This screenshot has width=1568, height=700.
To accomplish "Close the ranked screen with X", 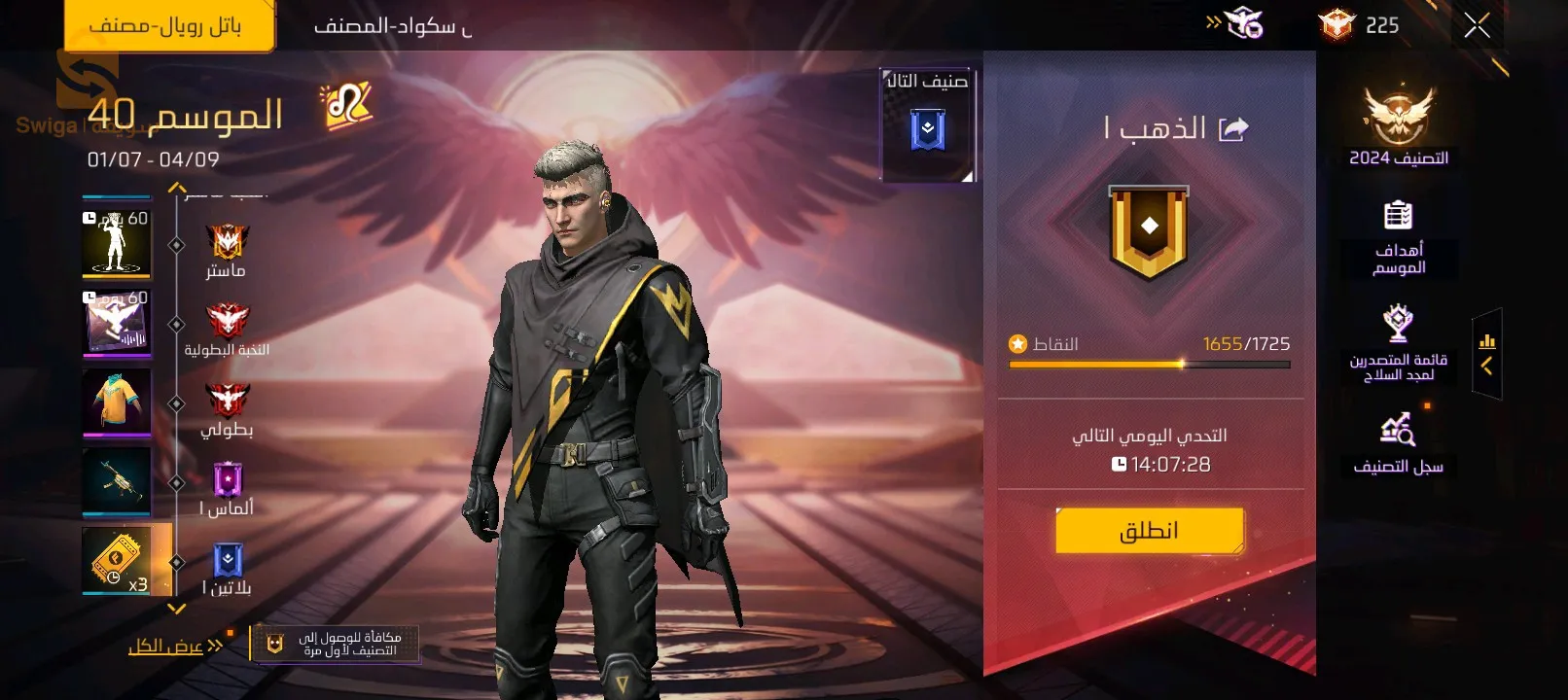I will coord(1476,26).
